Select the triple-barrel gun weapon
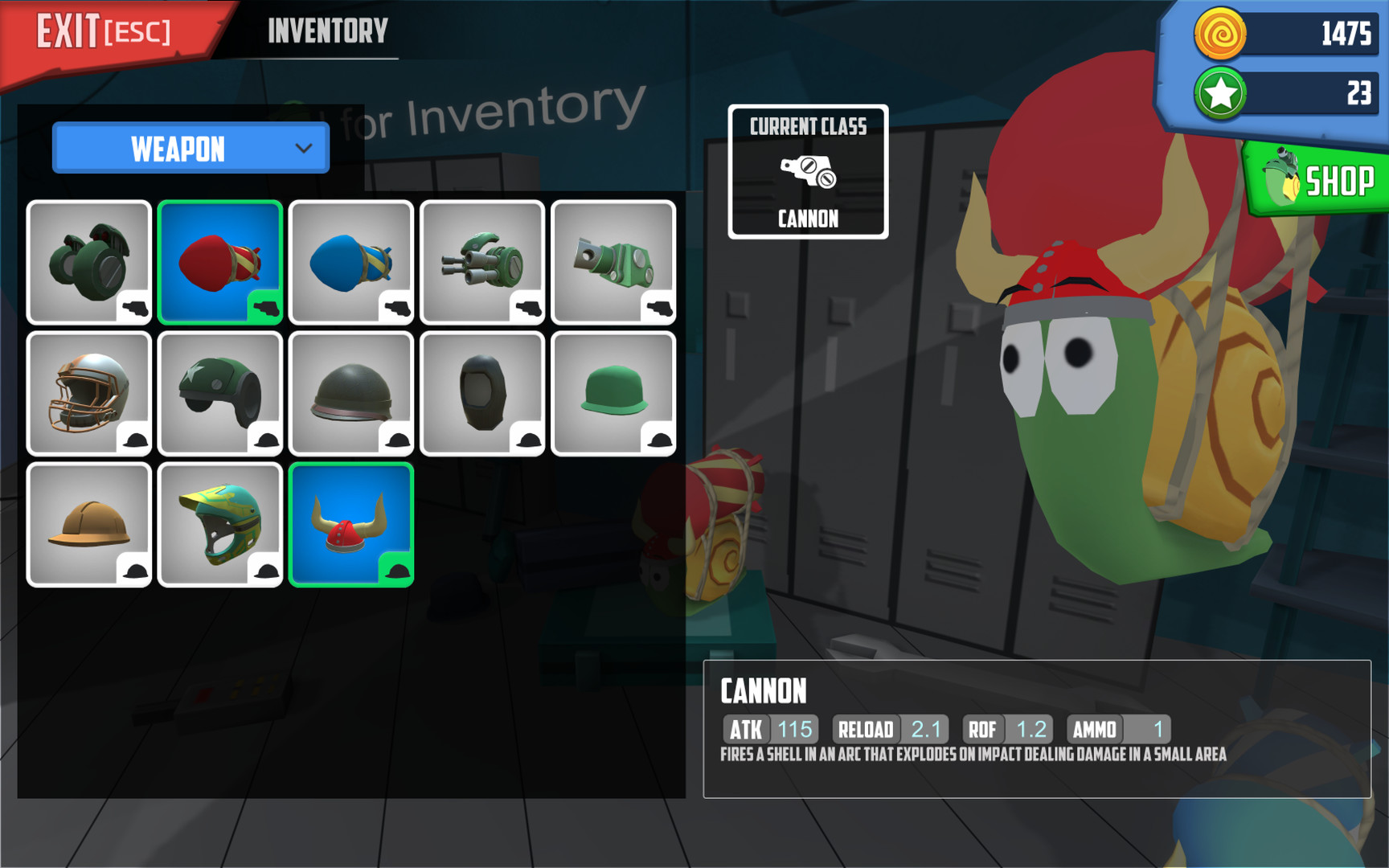Image resolution: width=1389 pixels, height=868 pixels. pos(482,261)
